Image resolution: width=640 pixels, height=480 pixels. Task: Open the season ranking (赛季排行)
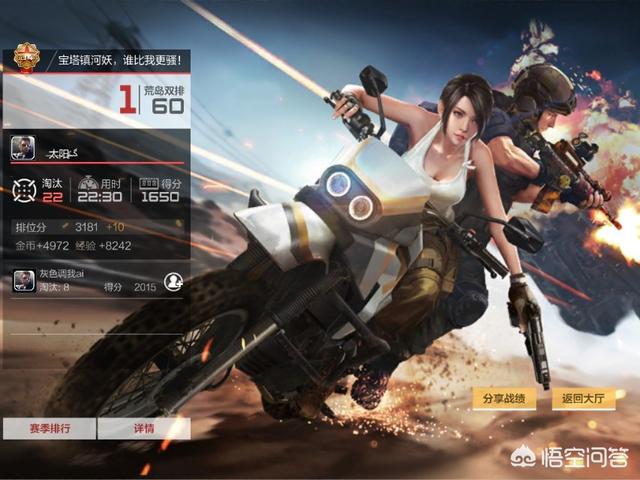(x=48, y=428)
